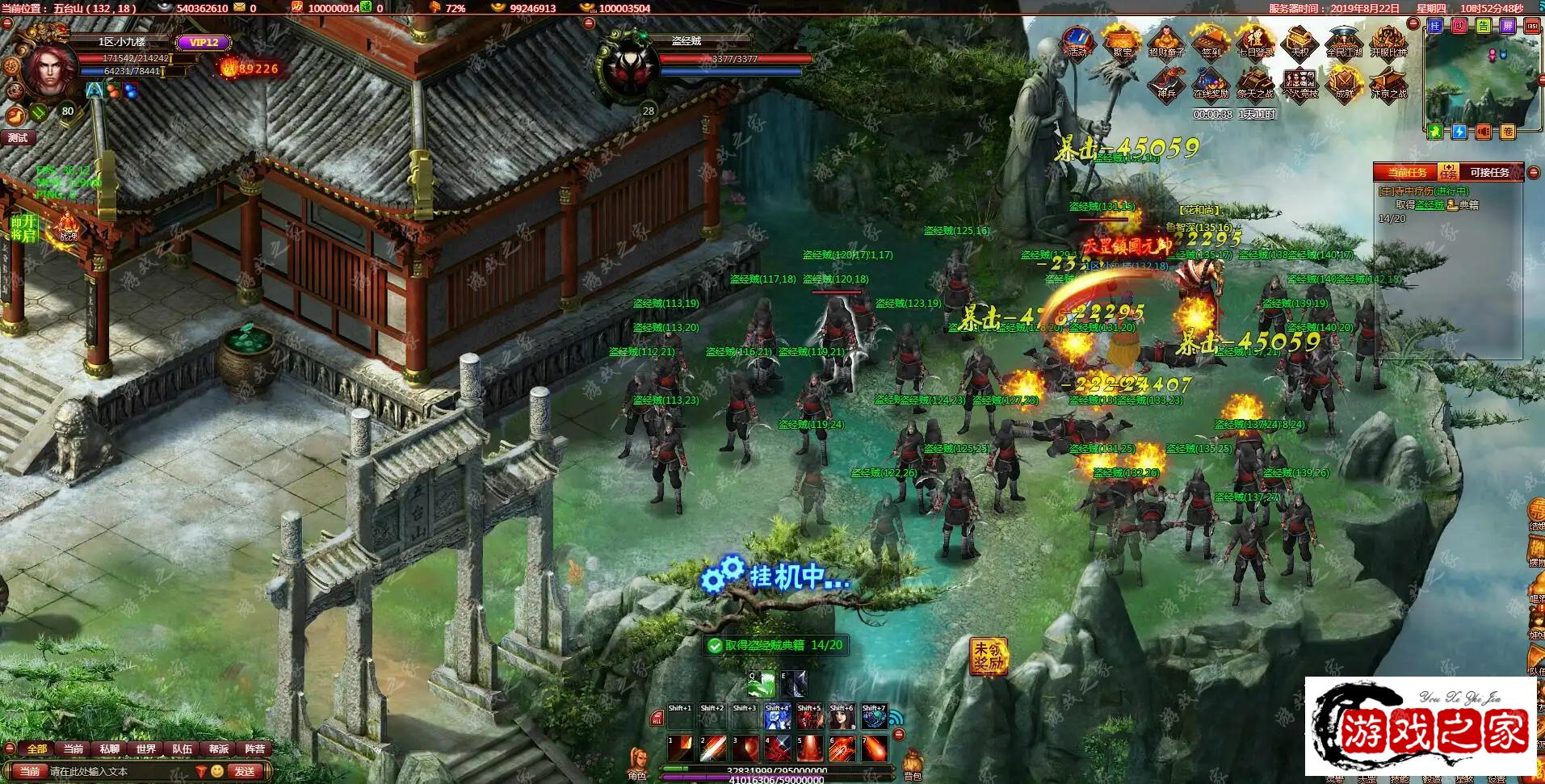Open the emoji picker smiley face
Viewport: 1545px width, 784px height.
point(216,771)
